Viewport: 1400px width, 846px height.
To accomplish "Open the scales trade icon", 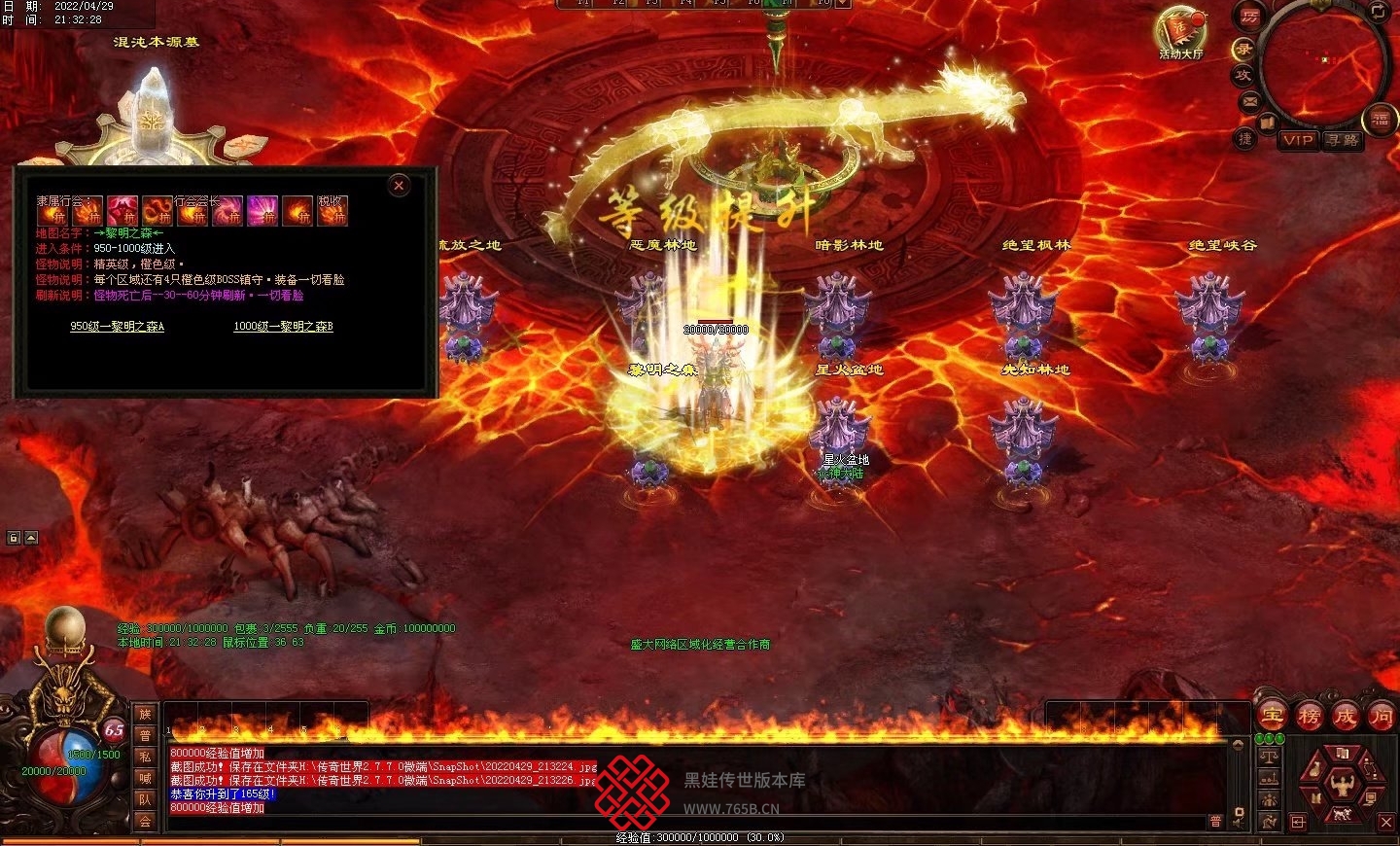I will click(x=1269, y=755).
